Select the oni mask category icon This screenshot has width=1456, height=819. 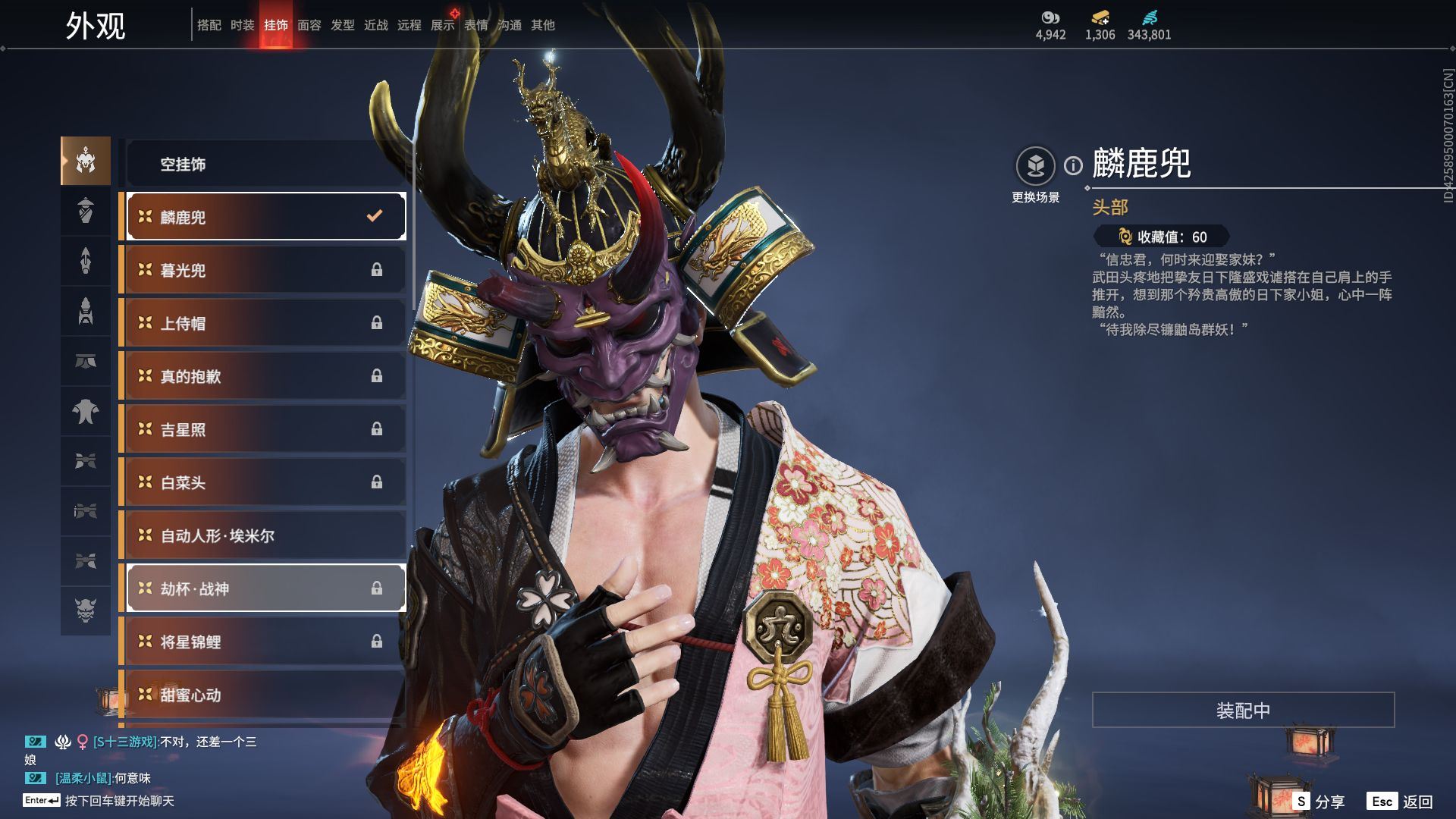click(86, 610)
